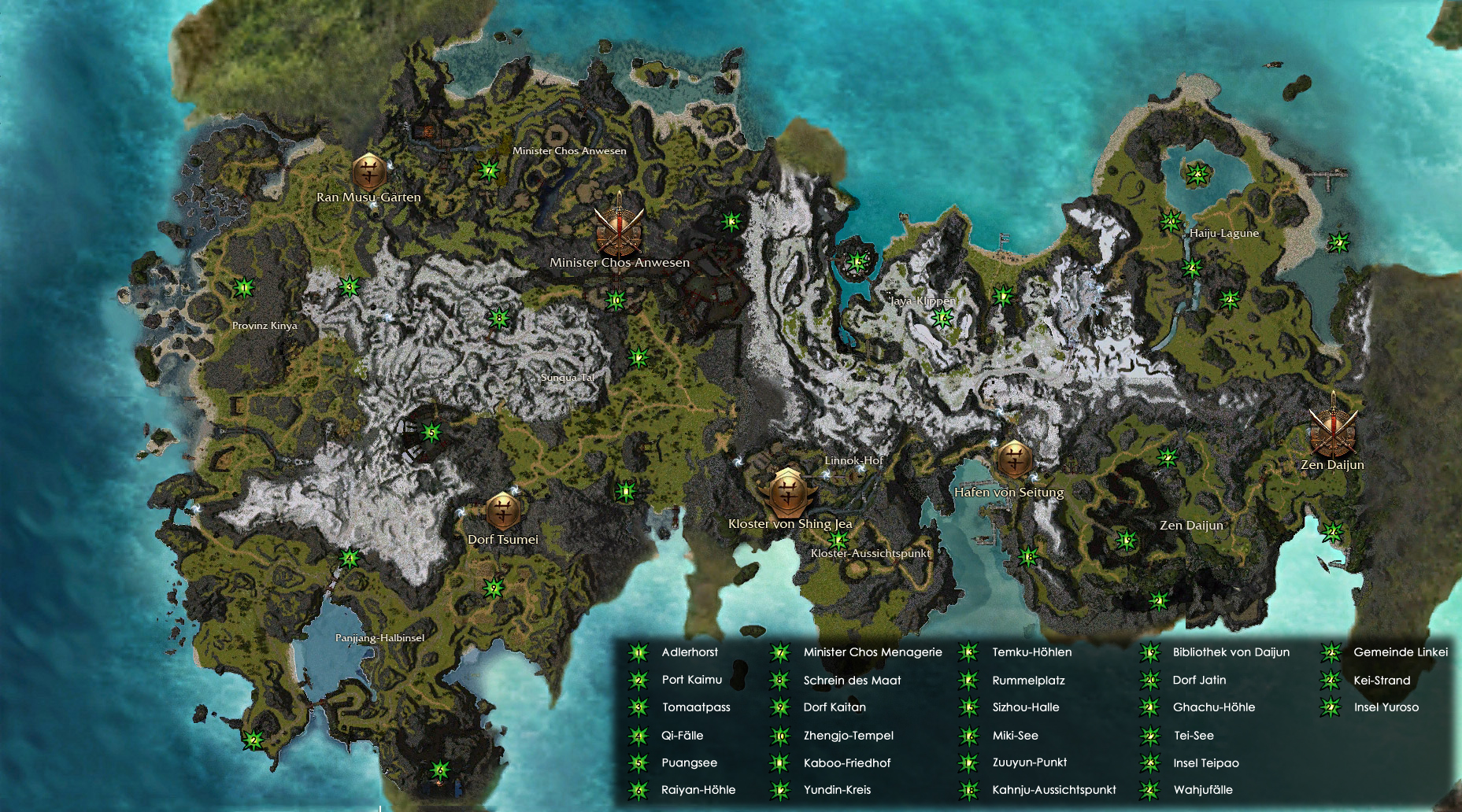The width and height of the screenshot is (1462, 812).
Task: Open the Kloster von Shing Jea town marker
Action: click(787, 493)
